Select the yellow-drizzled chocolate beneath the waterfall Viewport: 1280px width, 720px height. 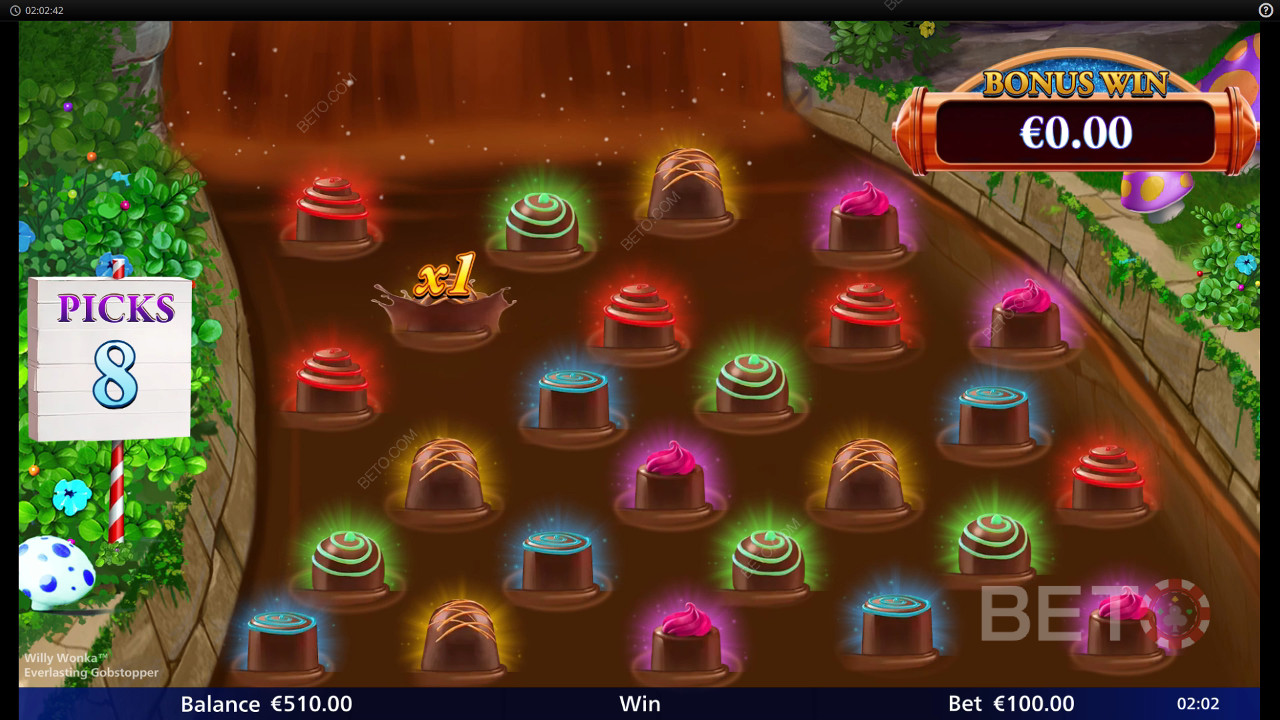point(687,190)
